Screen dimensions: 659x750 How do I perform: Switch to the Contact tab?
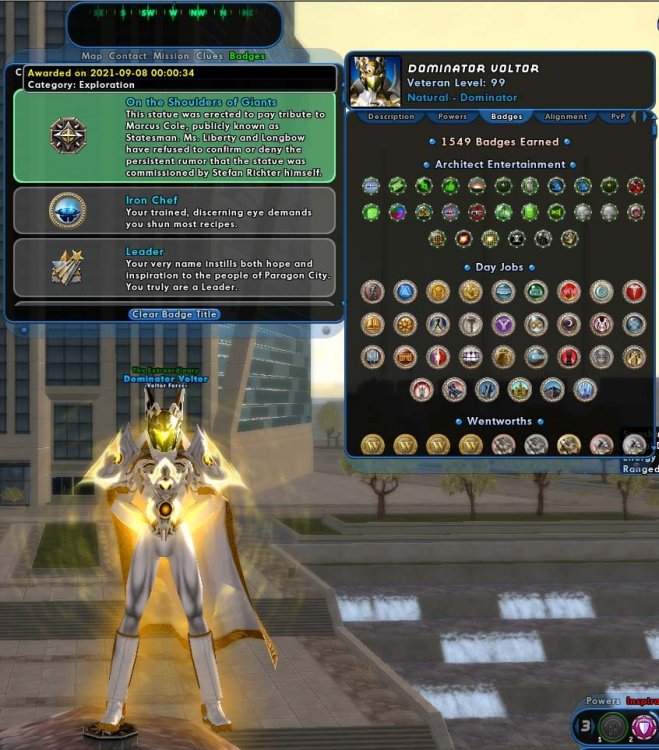click(128, 56)
